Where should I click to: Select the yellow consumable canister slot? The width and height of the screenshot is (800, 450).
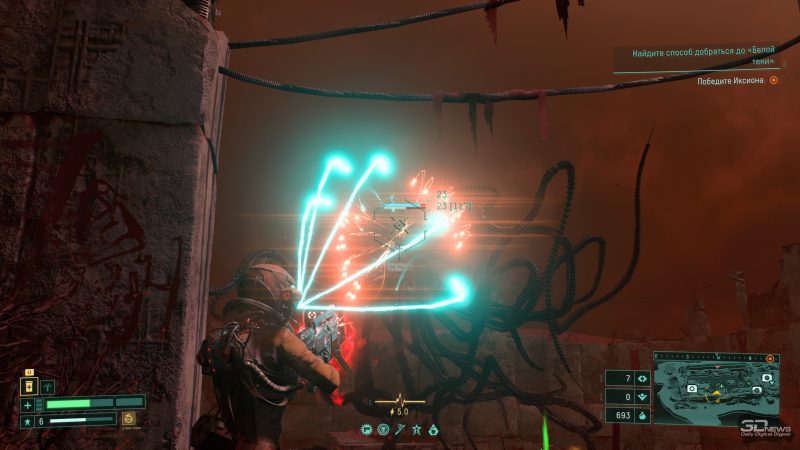[31, 384]
